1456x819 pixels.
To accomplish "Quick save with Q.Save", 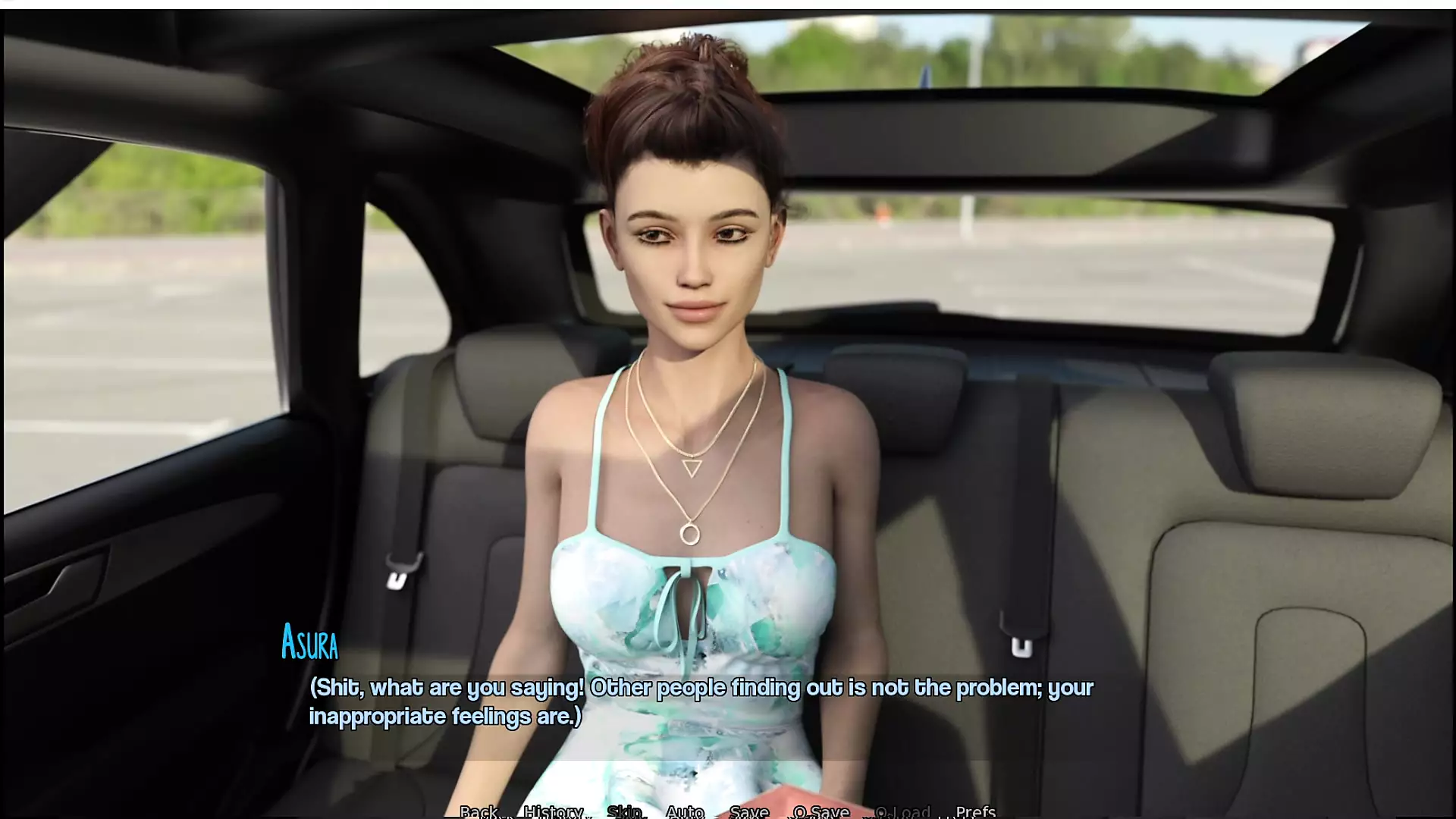I will [821, 811].
